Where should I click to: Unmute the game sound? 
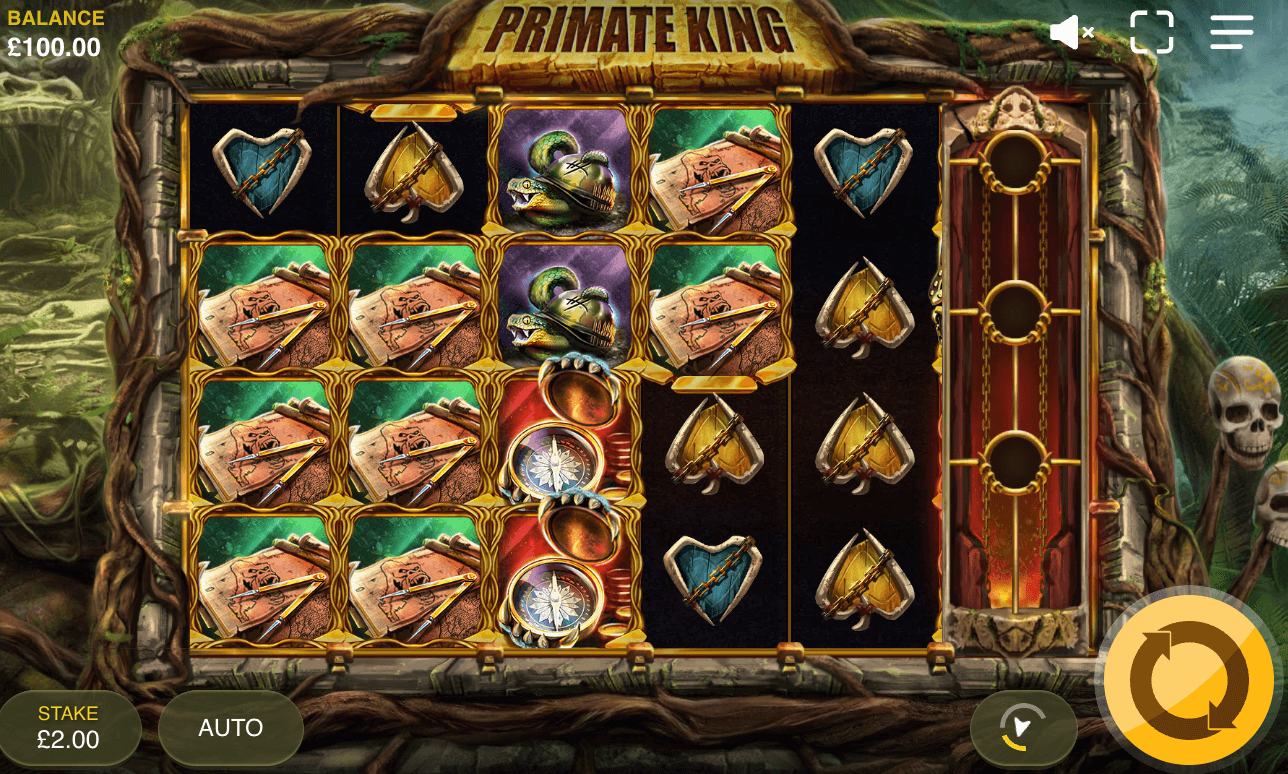coord(1071,31)
